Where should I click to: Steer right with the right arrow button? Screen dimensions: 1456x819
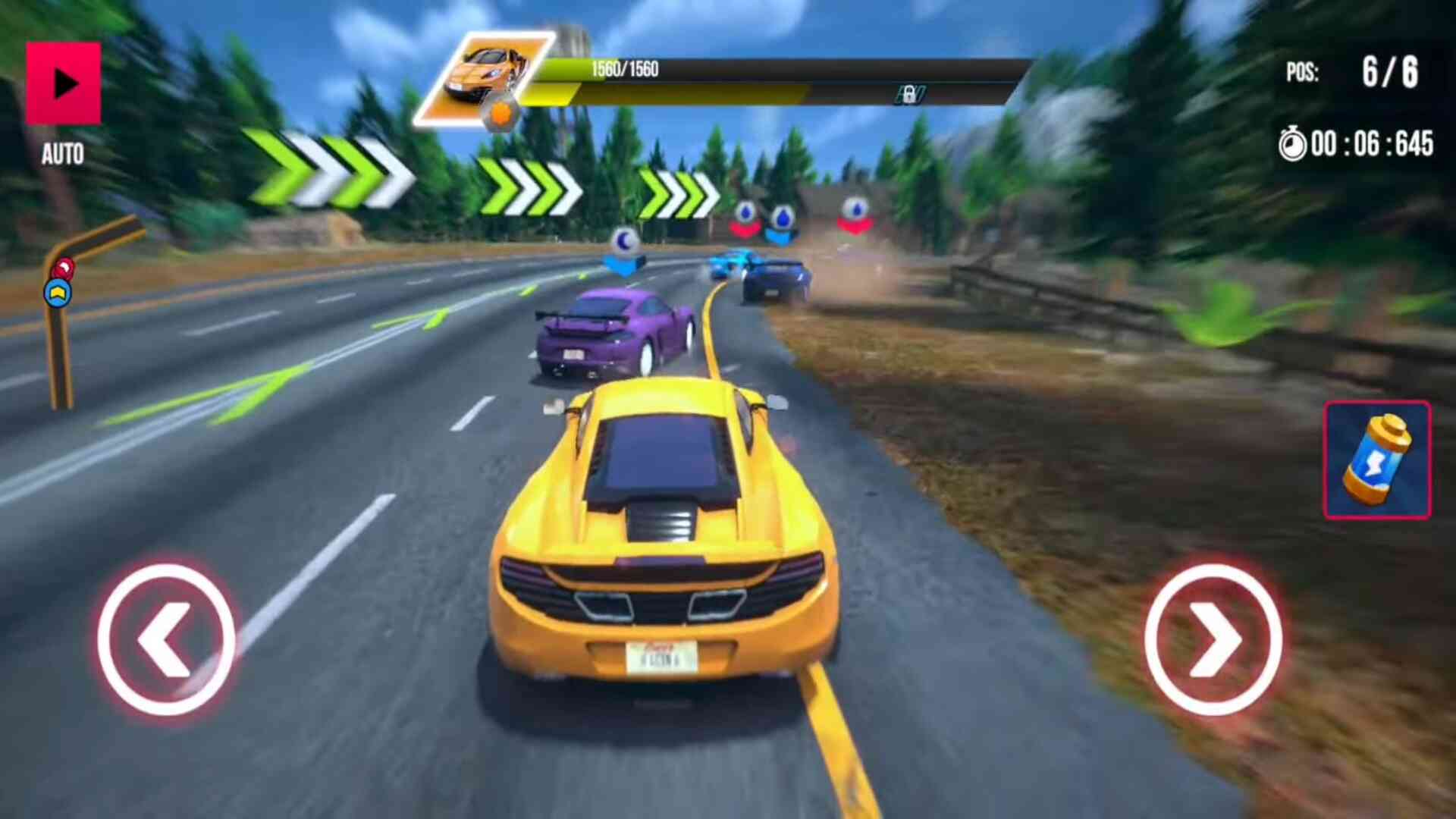coord(1213,639)
